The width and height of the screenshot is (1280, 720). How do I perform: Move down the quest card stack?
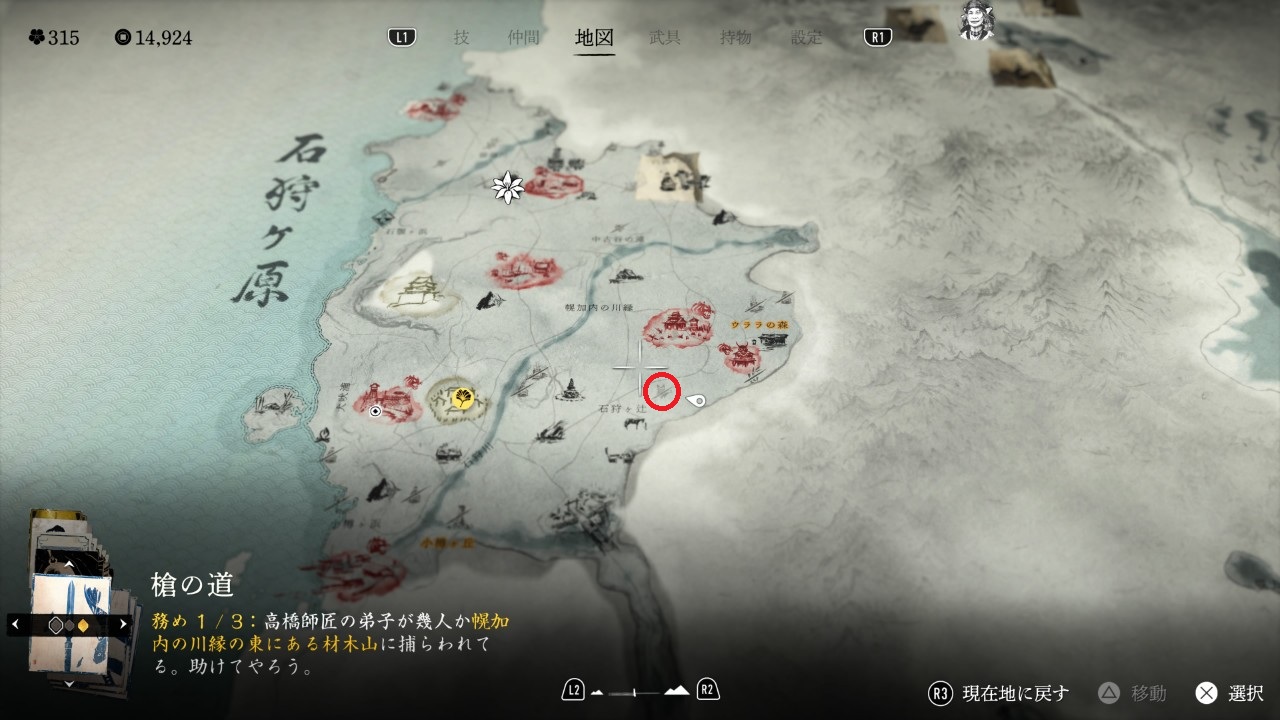pos(68,683)
